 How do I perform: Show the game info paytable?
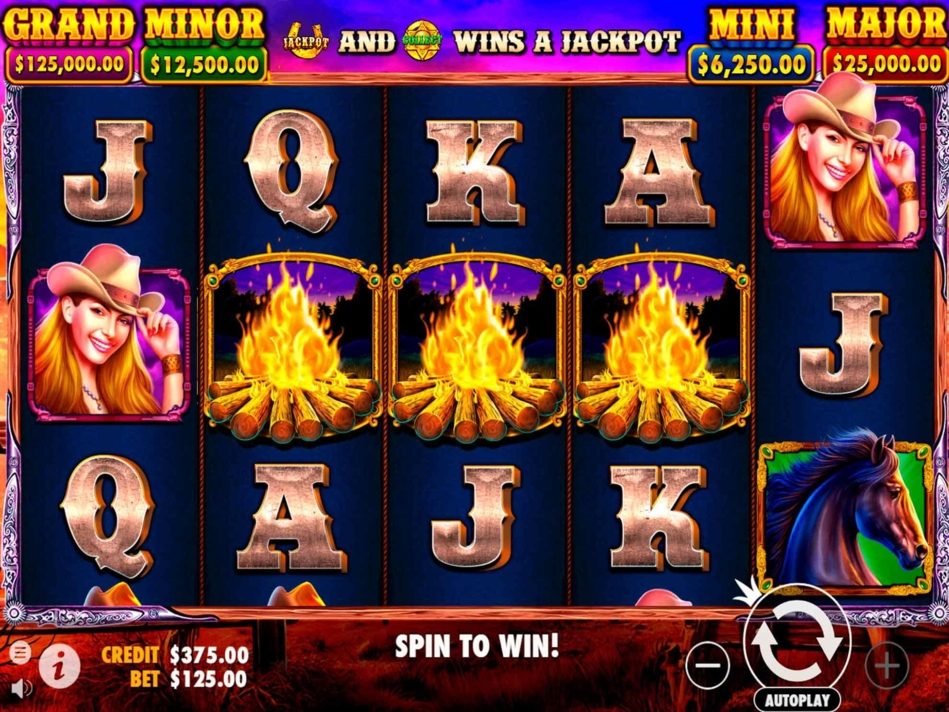tap(59, 663)
